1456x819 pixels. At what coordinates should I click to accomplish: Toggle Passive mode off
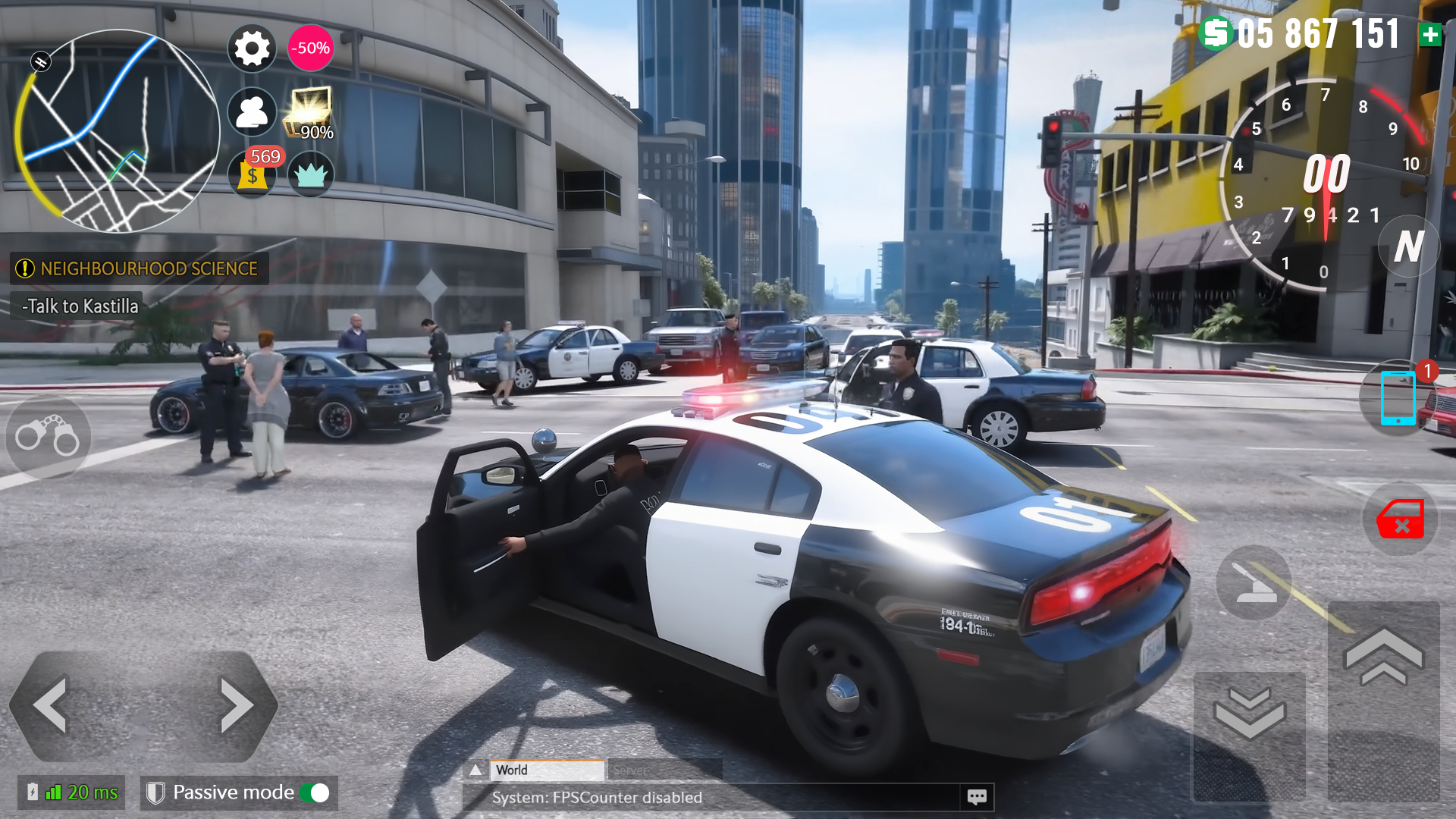pyautogui.click(x=317, y=792)
